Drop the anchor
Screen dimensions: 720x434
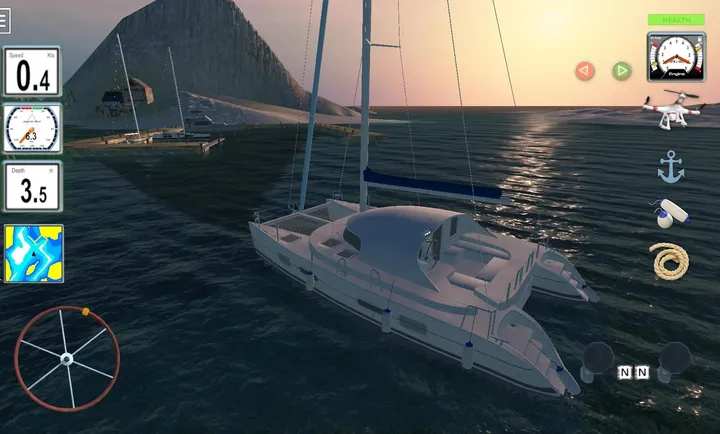[670, 167]
